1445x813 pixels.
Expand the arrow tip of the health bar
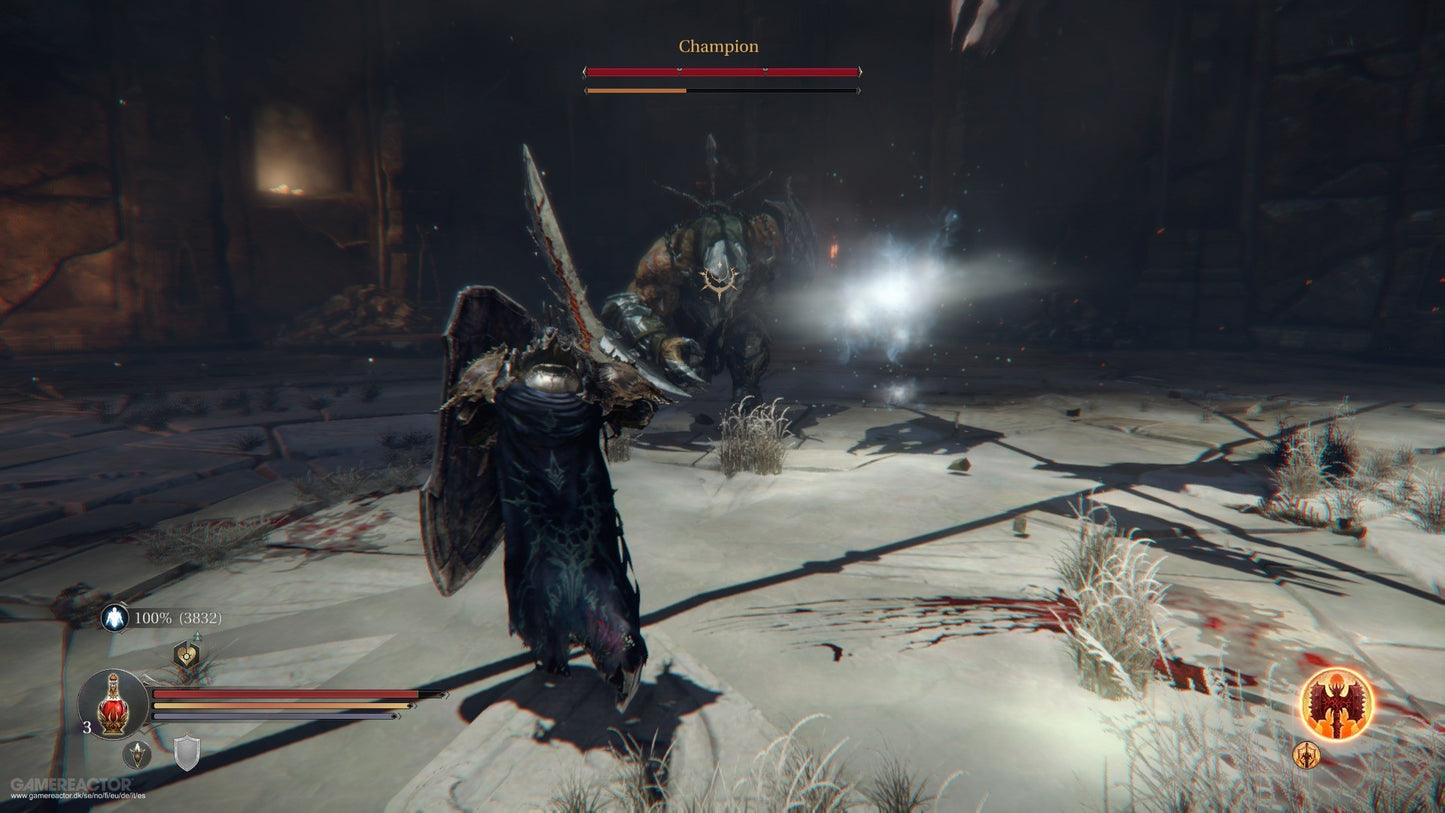coord(442,695)
